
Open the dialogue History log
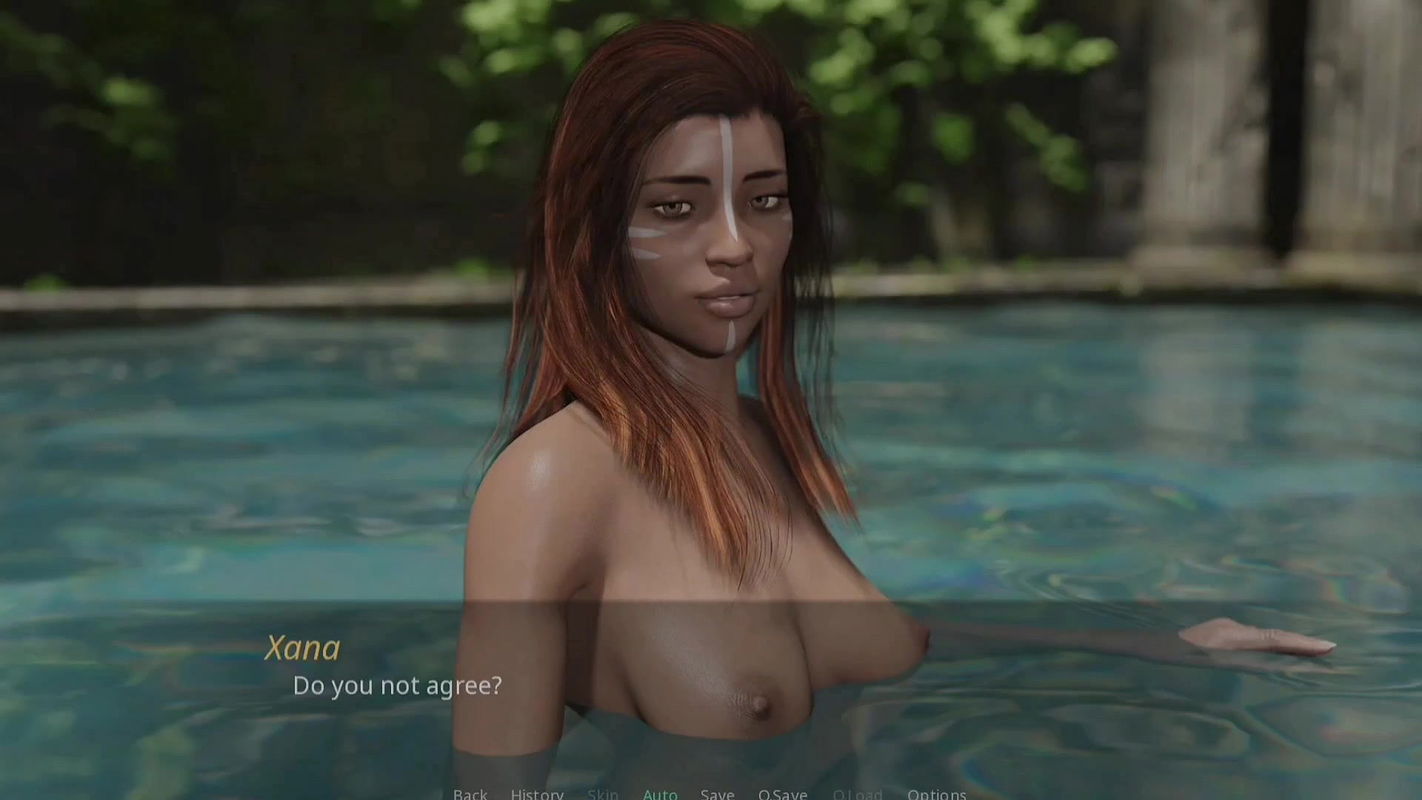click(537, 794)
